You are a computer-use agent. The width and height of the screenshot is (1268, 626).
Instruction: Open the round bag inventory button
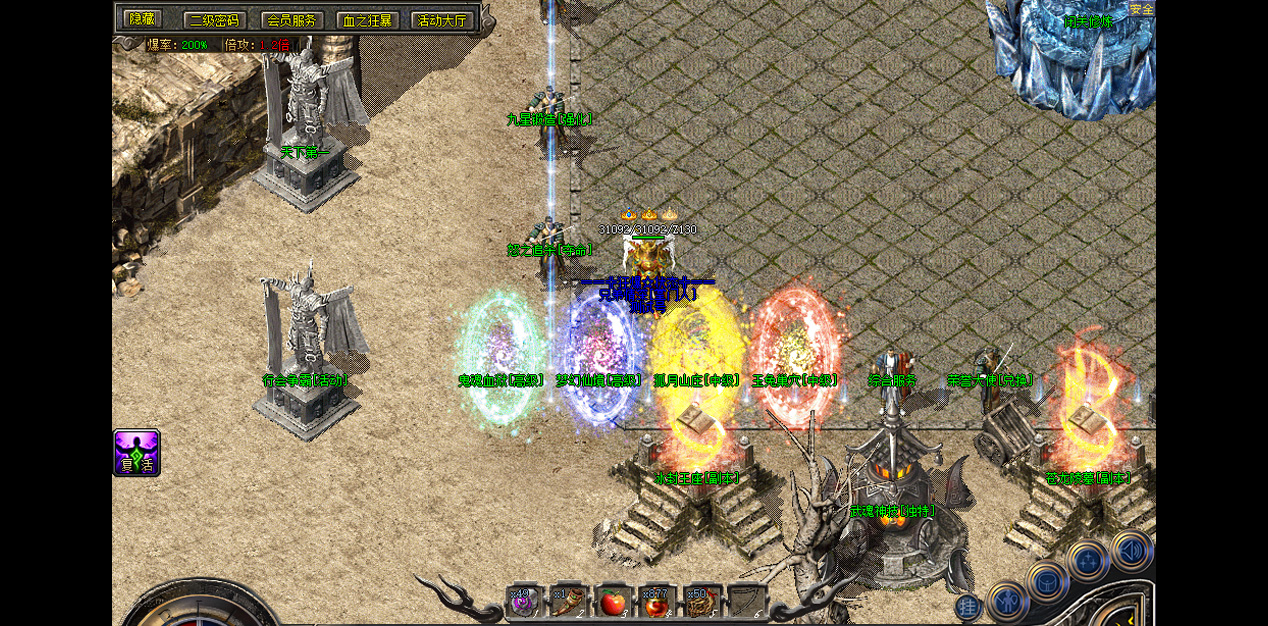coord(1047,581)
